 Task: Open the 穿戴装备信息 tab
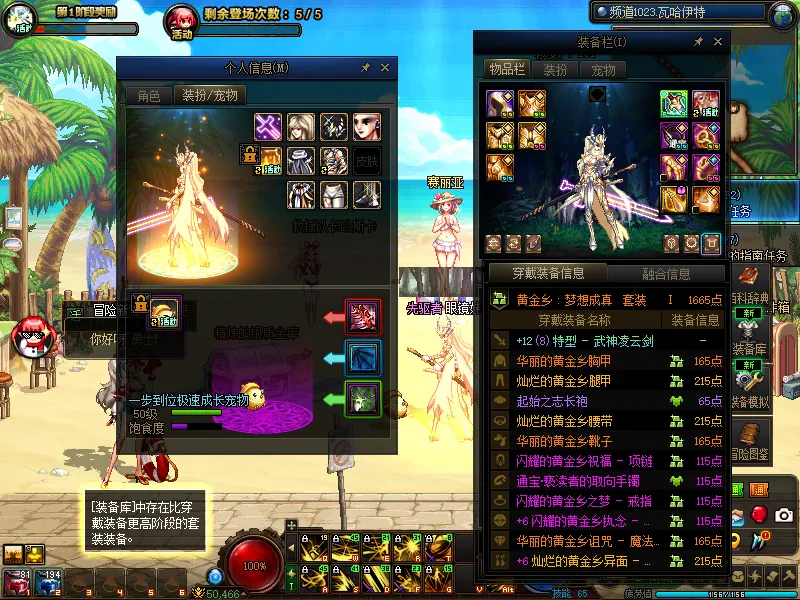[547, 273]
